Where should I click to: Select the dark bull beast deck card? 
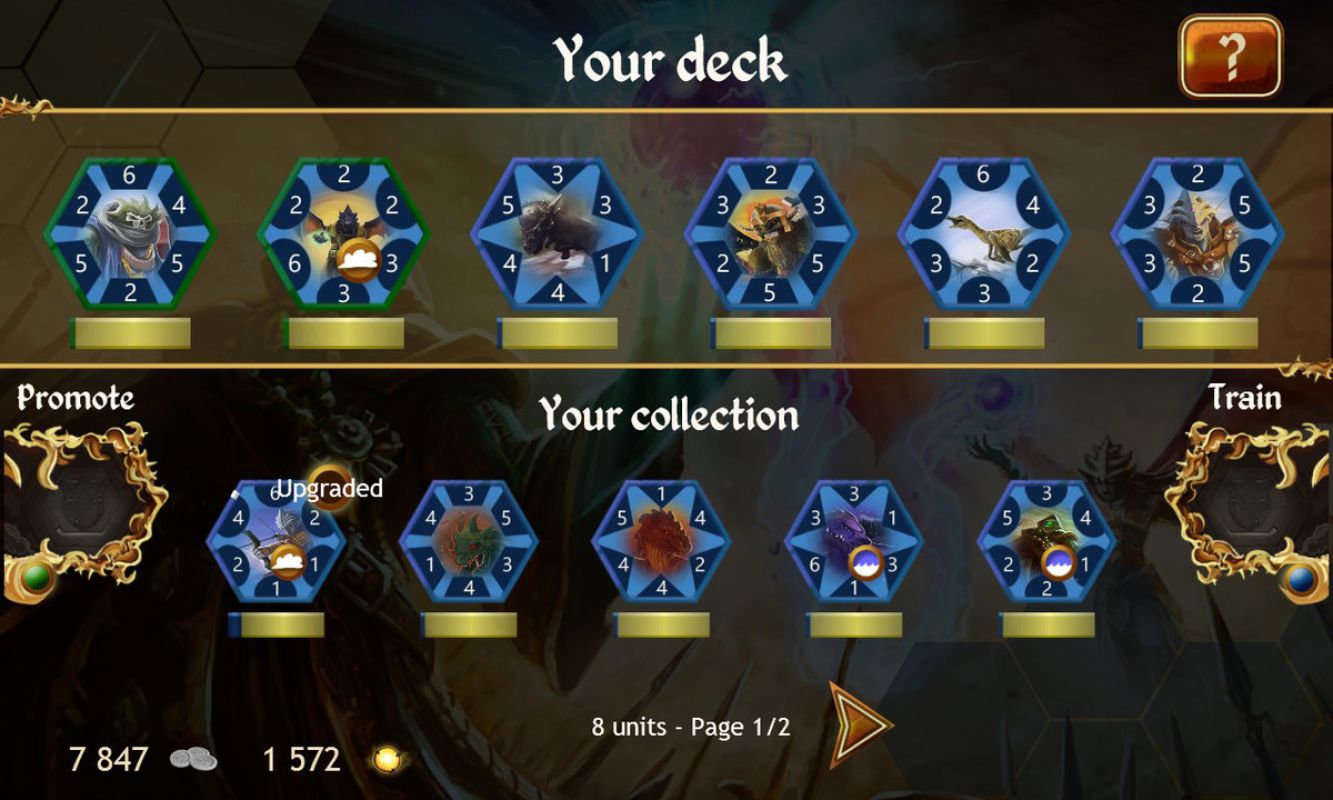pyautogui.click(x=557, y=235)
